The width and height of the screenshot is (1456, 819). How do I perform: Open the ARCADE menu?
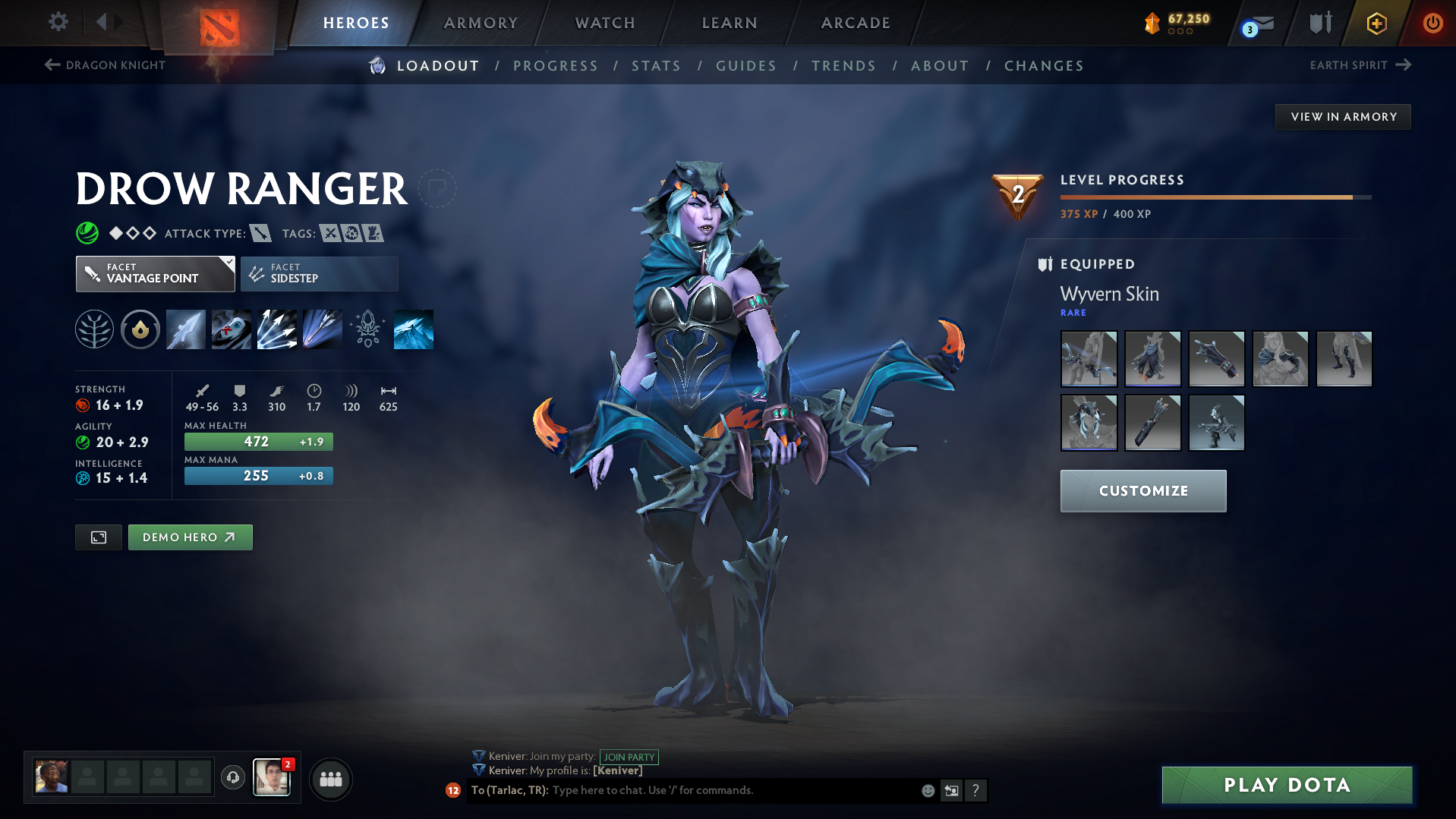855,23
